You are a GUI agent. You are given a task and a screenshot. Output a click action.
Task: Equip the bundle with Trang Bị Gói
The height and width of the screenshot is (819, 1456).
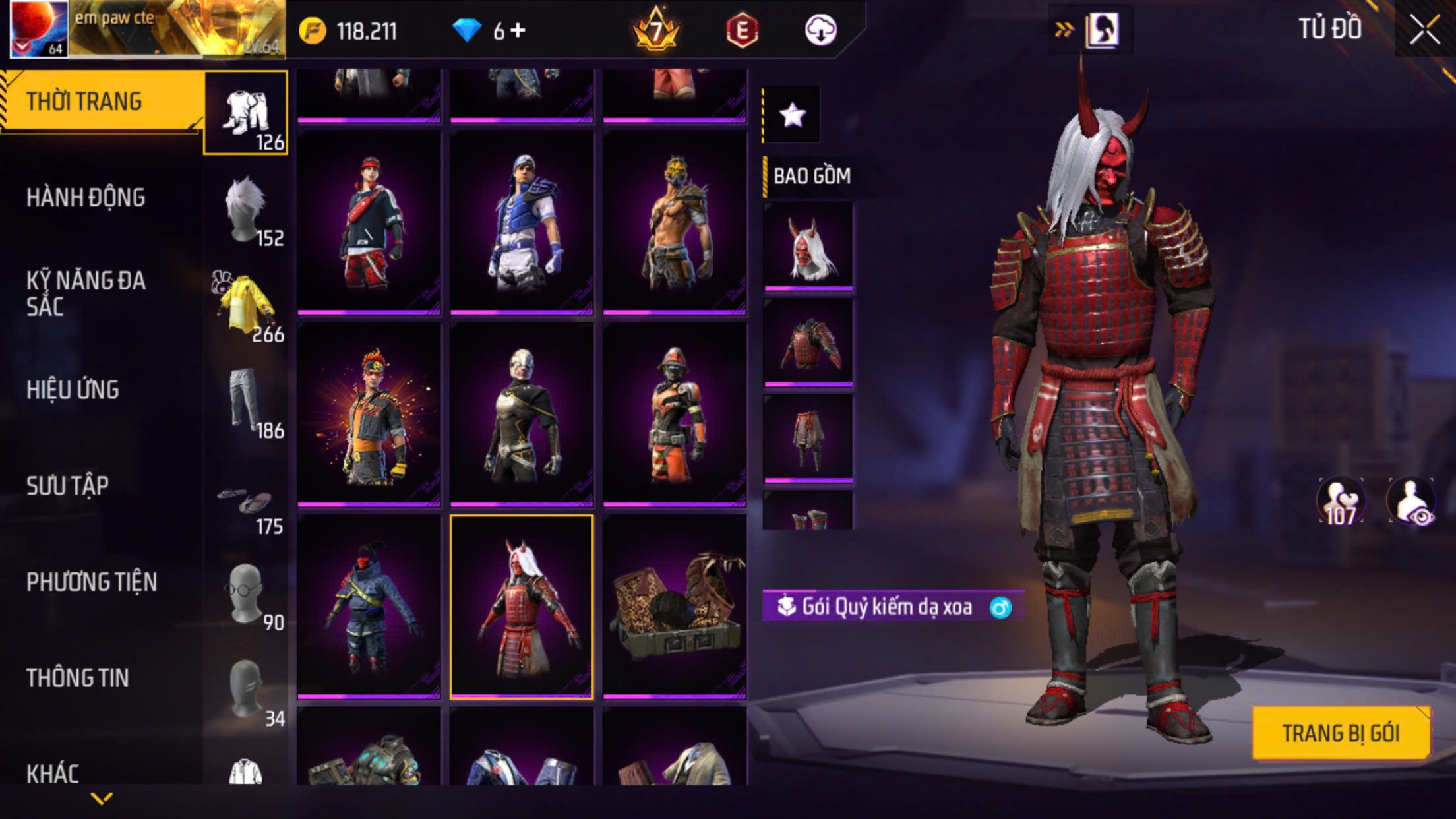(1340, 733)
